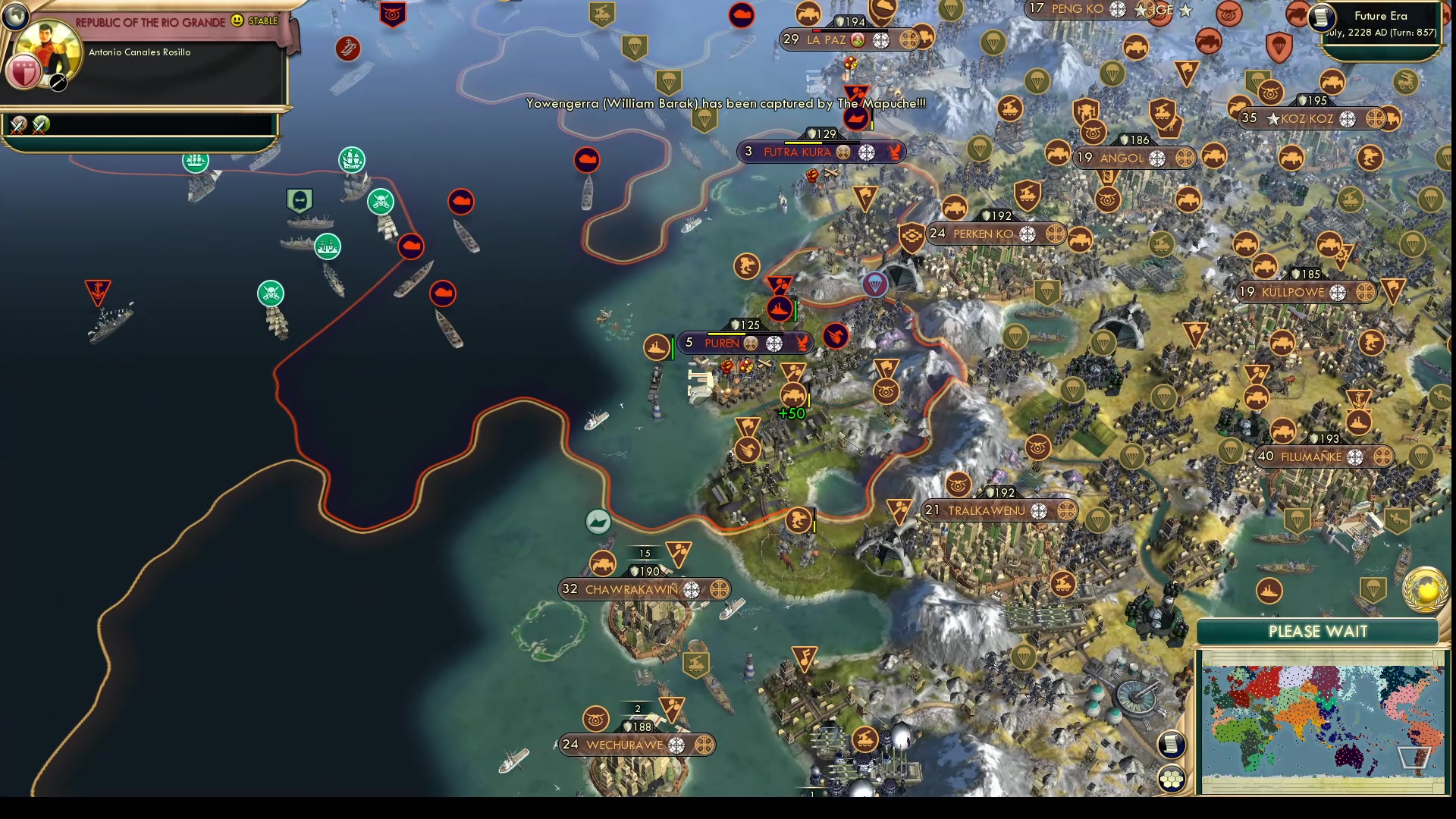Click the Yowengerra capture notification message
Screen dimensions: 1456x819
(724, 103)
